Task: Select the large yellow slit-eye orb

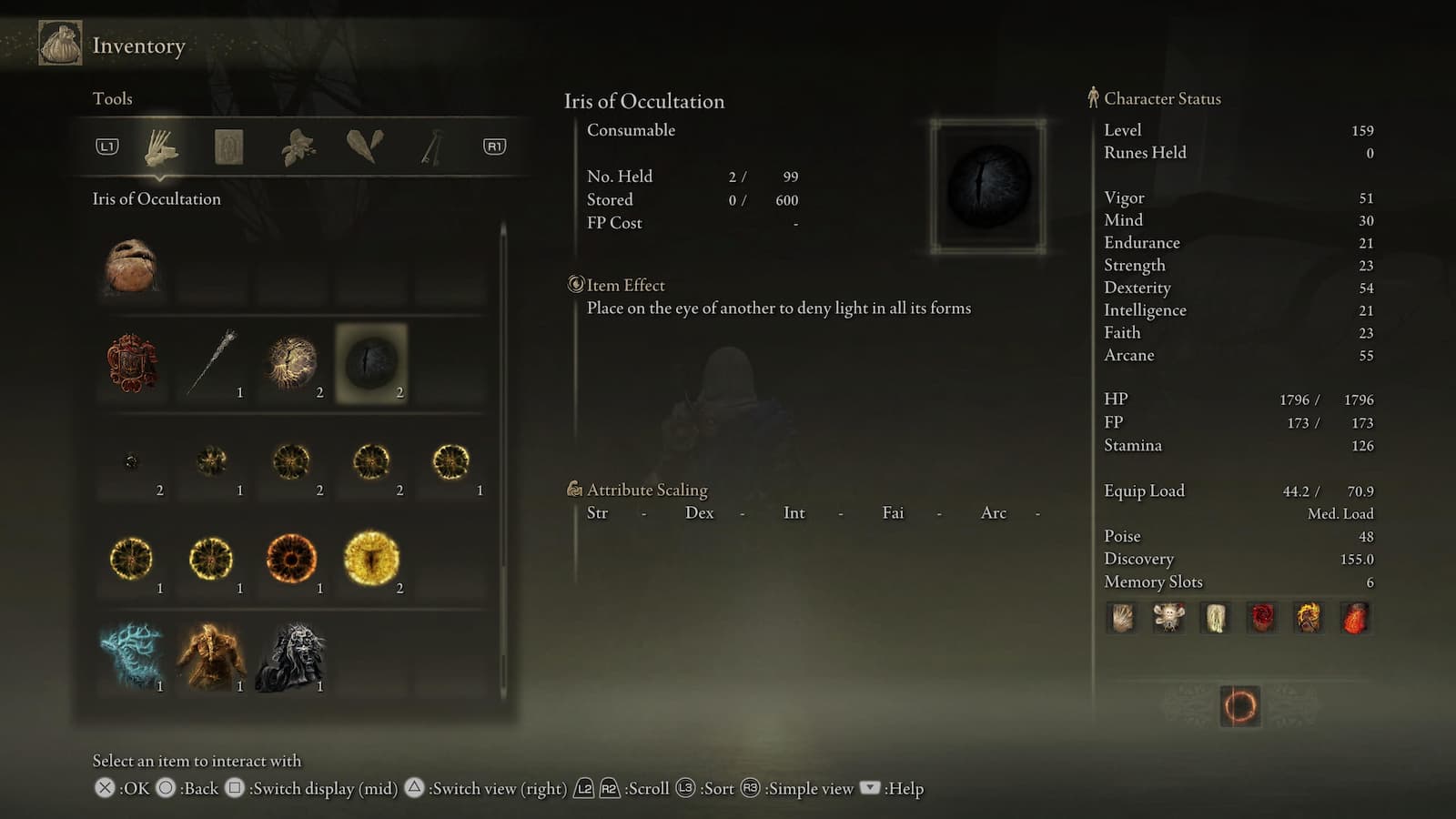Action: (x=371, y=558)
